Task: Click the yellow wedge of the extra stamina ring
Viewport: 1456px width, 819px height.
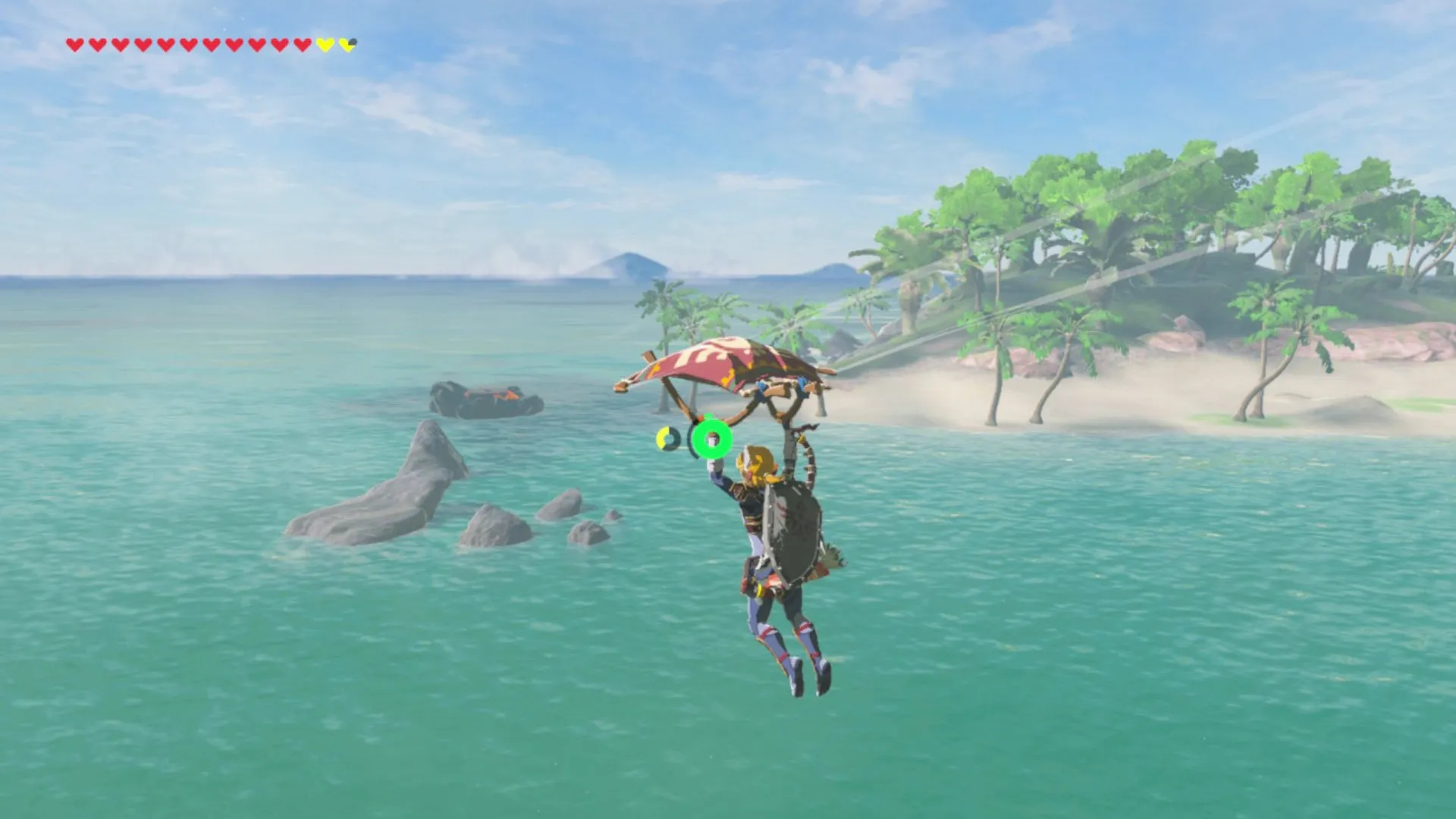Action: click(661, 438)
